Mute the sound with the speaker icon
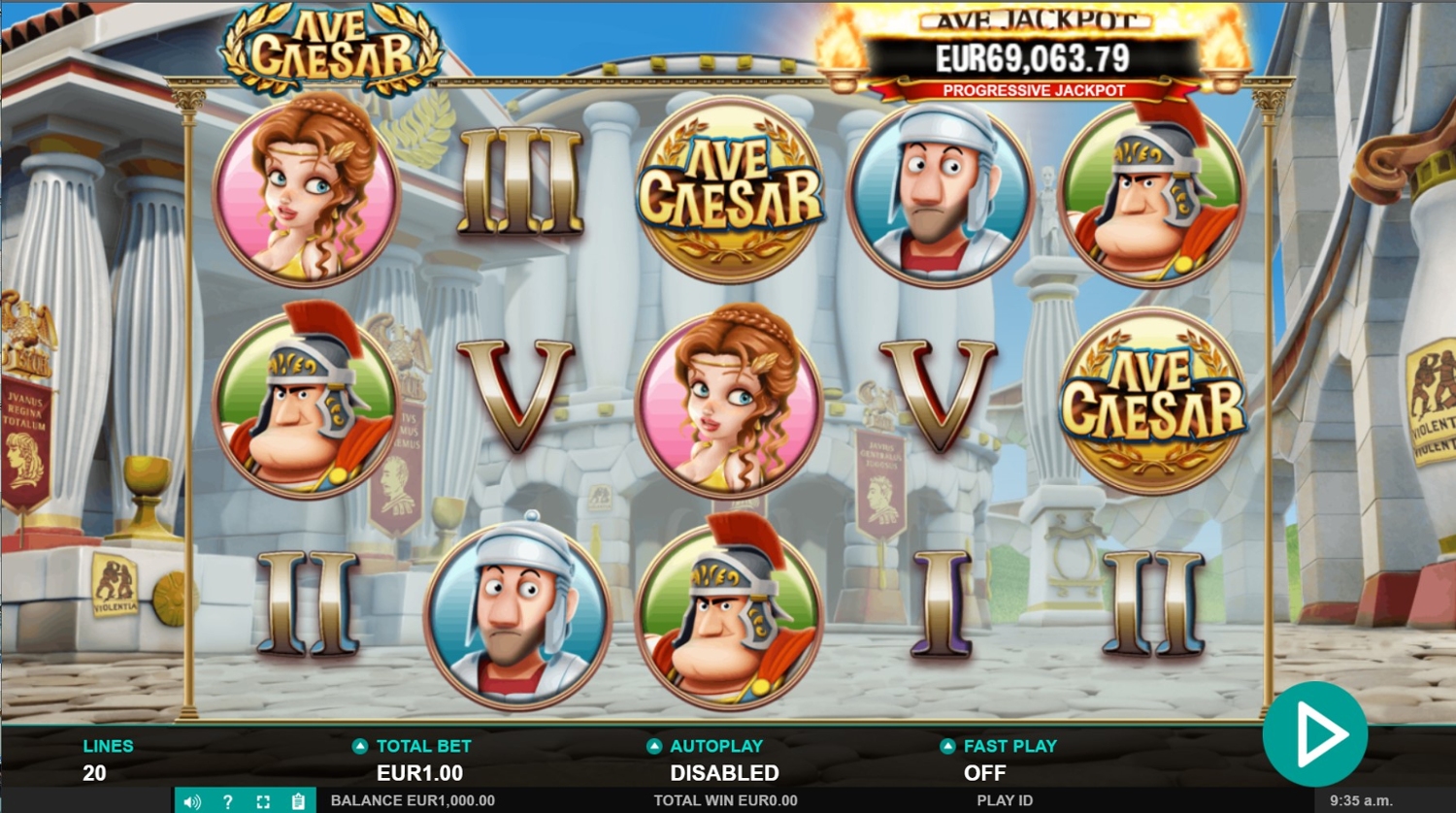1456x813 pixels. (192, 801)
